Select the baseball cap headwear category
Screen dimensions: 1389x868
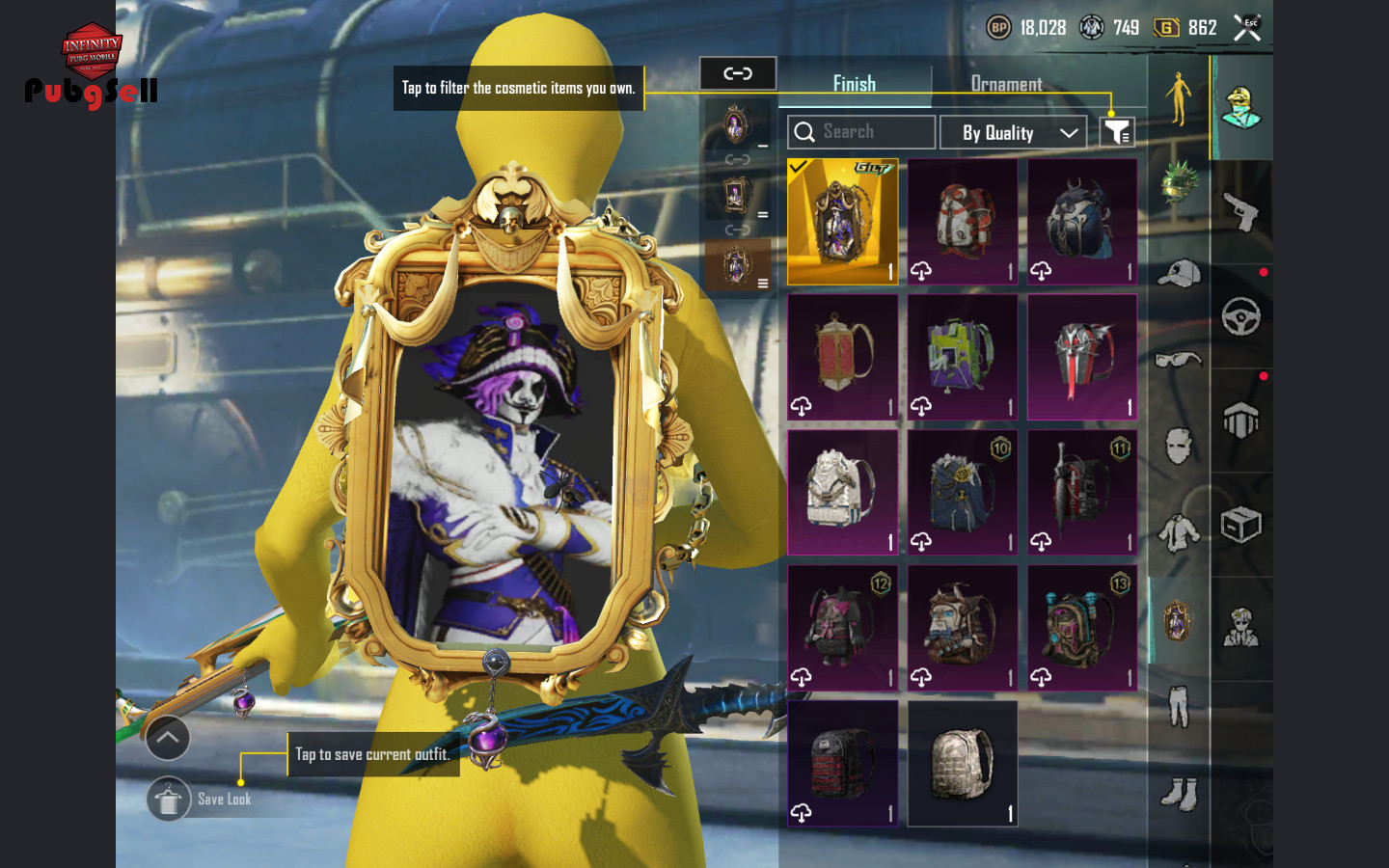point(1178,275)
